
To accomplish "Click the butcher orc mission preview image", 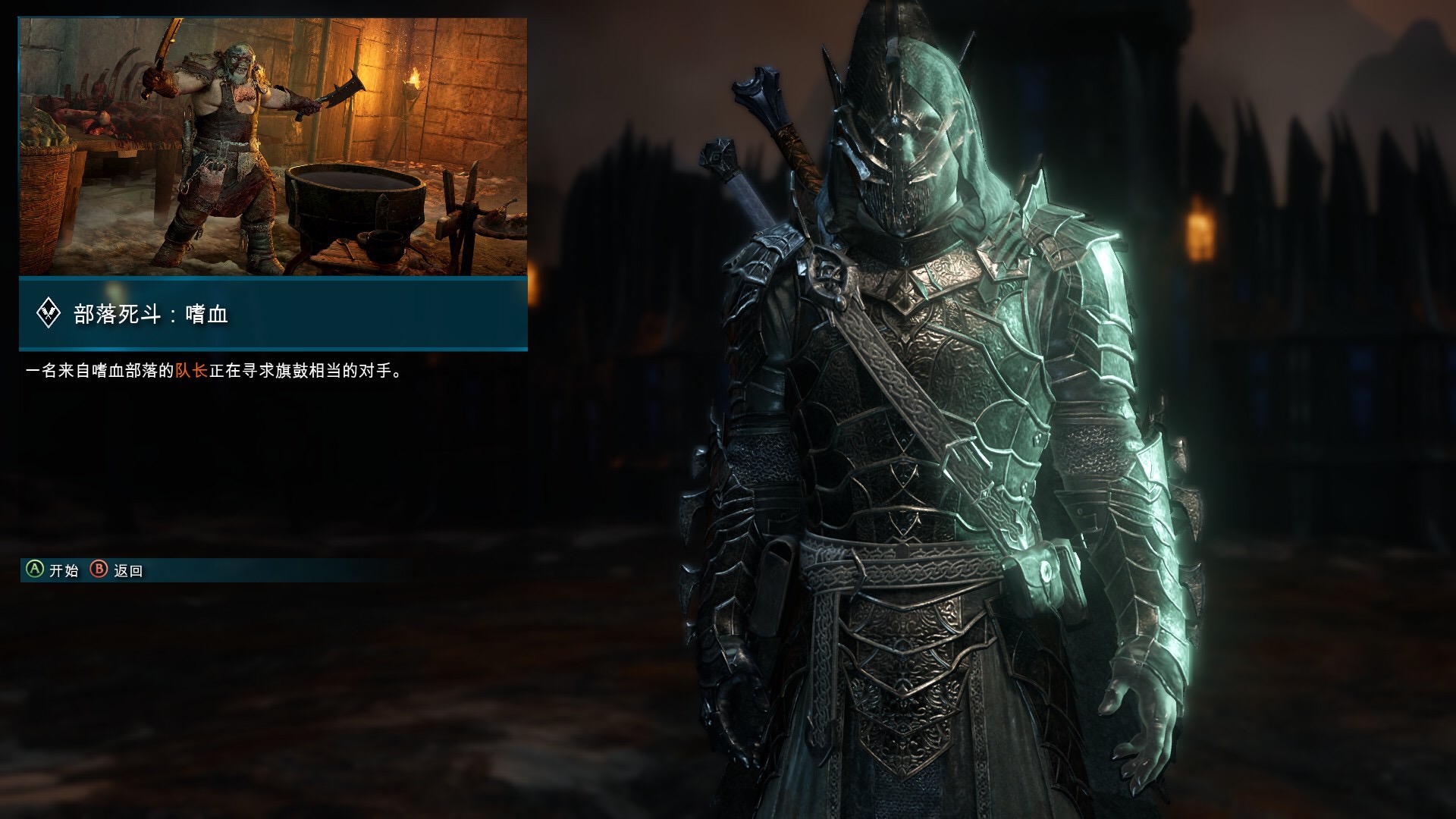I will tap(273, 146).
